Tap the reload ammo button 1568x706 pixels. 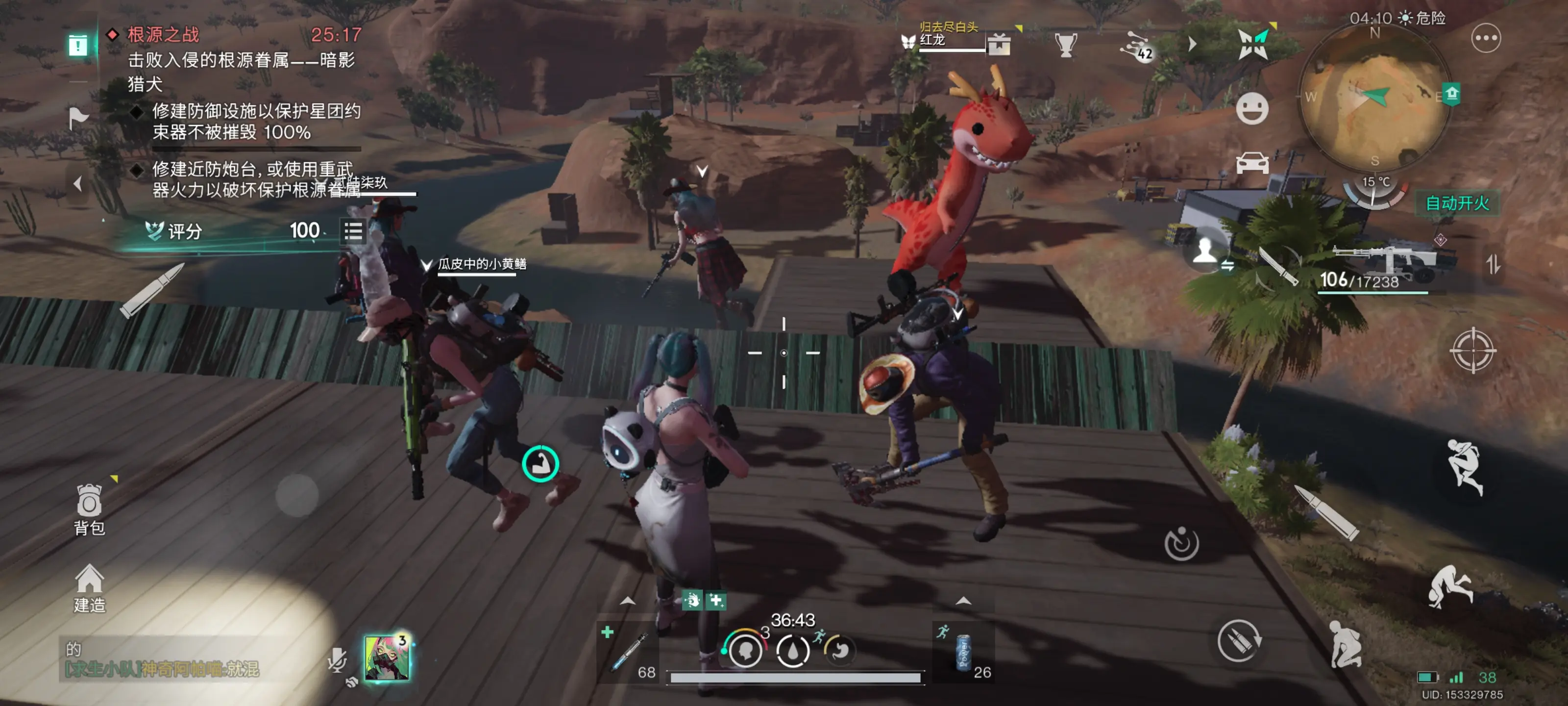click(x=1239, y=640)
